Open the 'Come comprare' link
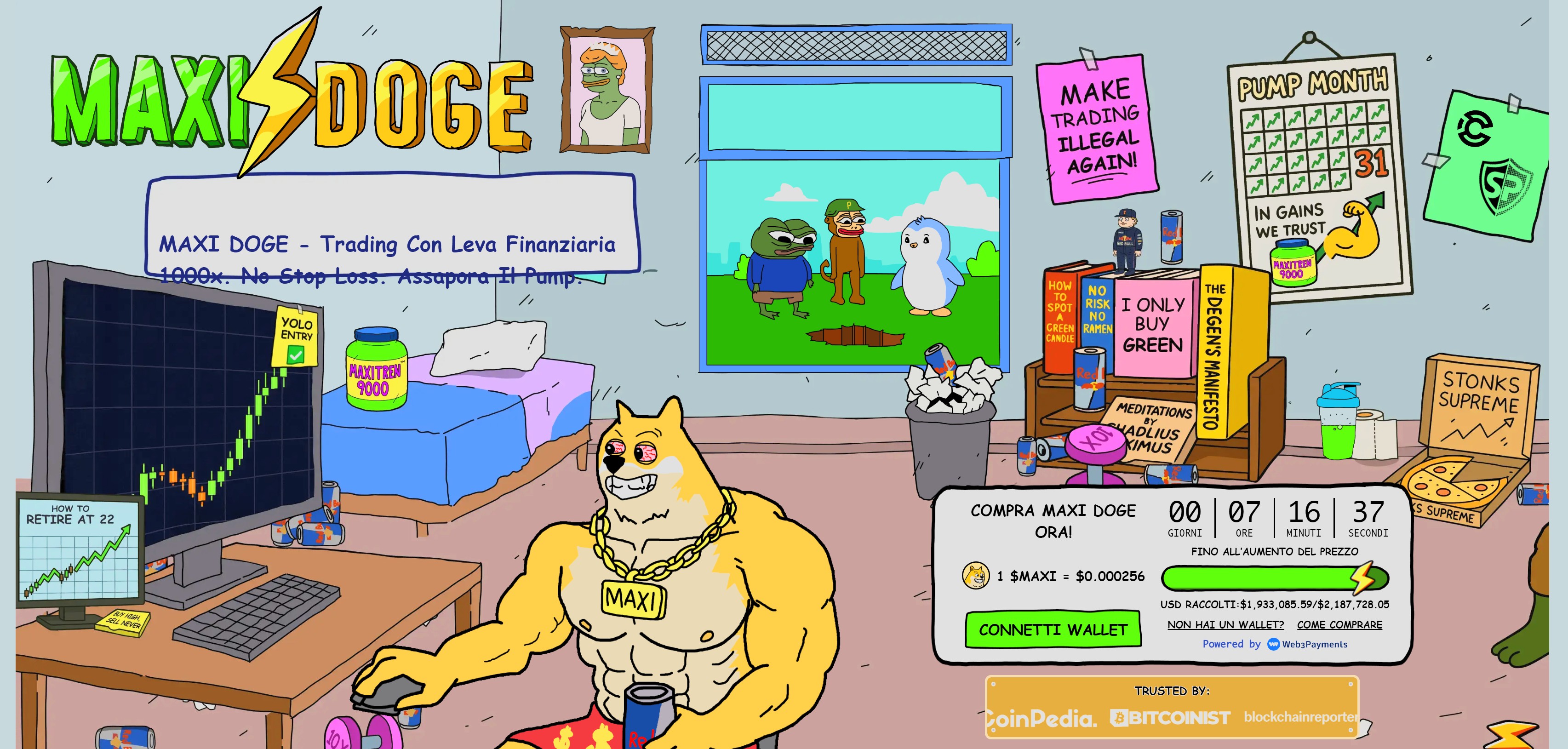The height and width of the screenshot is (749, 1568). tap(1339, 625)
